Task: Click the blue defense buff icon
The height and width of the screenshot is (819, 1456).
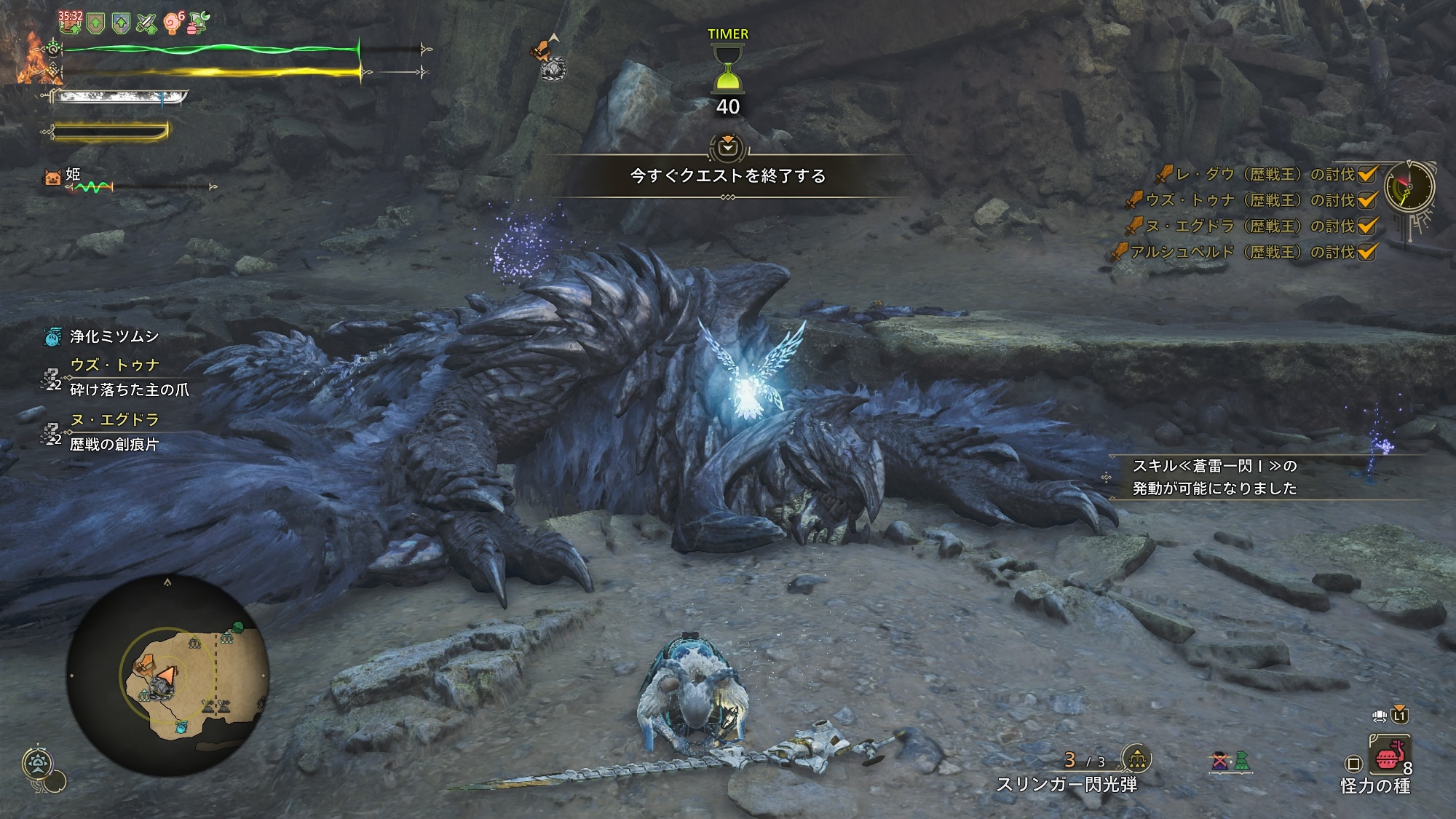Action: 121,24
